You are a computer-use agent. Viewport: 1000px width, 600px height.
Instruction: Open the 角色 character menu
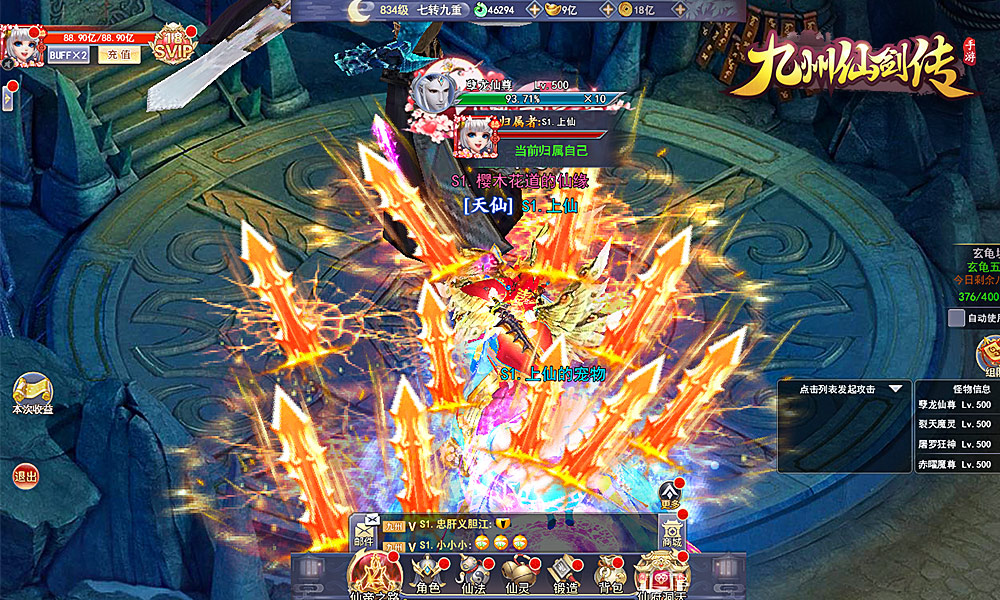point(428,574)
